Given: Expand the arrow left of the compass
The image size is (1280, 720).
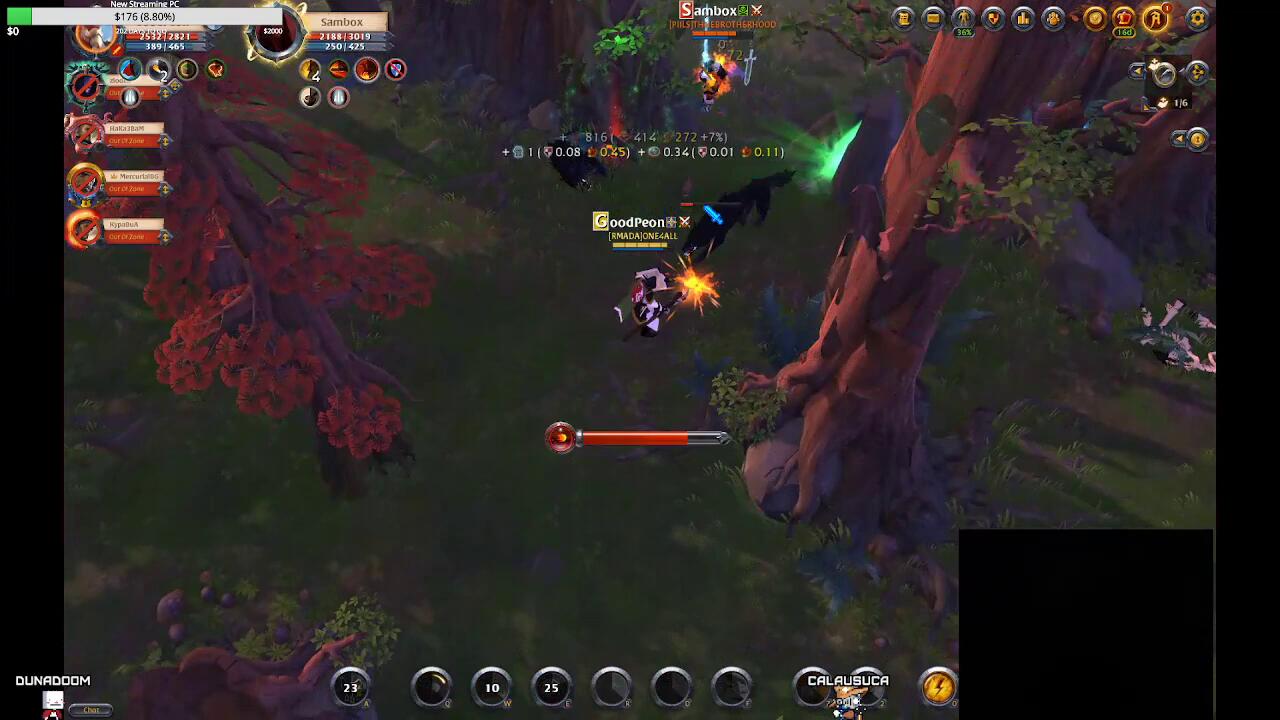Looking at the screenshot, I should 1138,72.
